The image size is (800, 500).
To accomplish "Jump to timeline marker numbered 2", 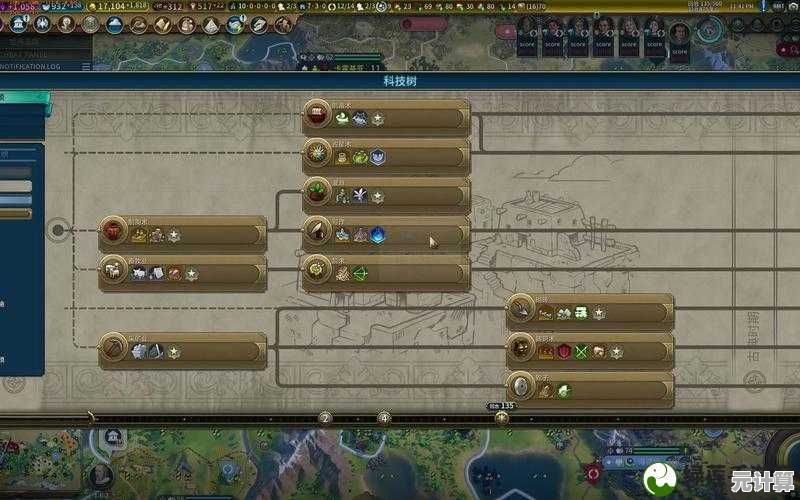I will click(x=324, y=417).
